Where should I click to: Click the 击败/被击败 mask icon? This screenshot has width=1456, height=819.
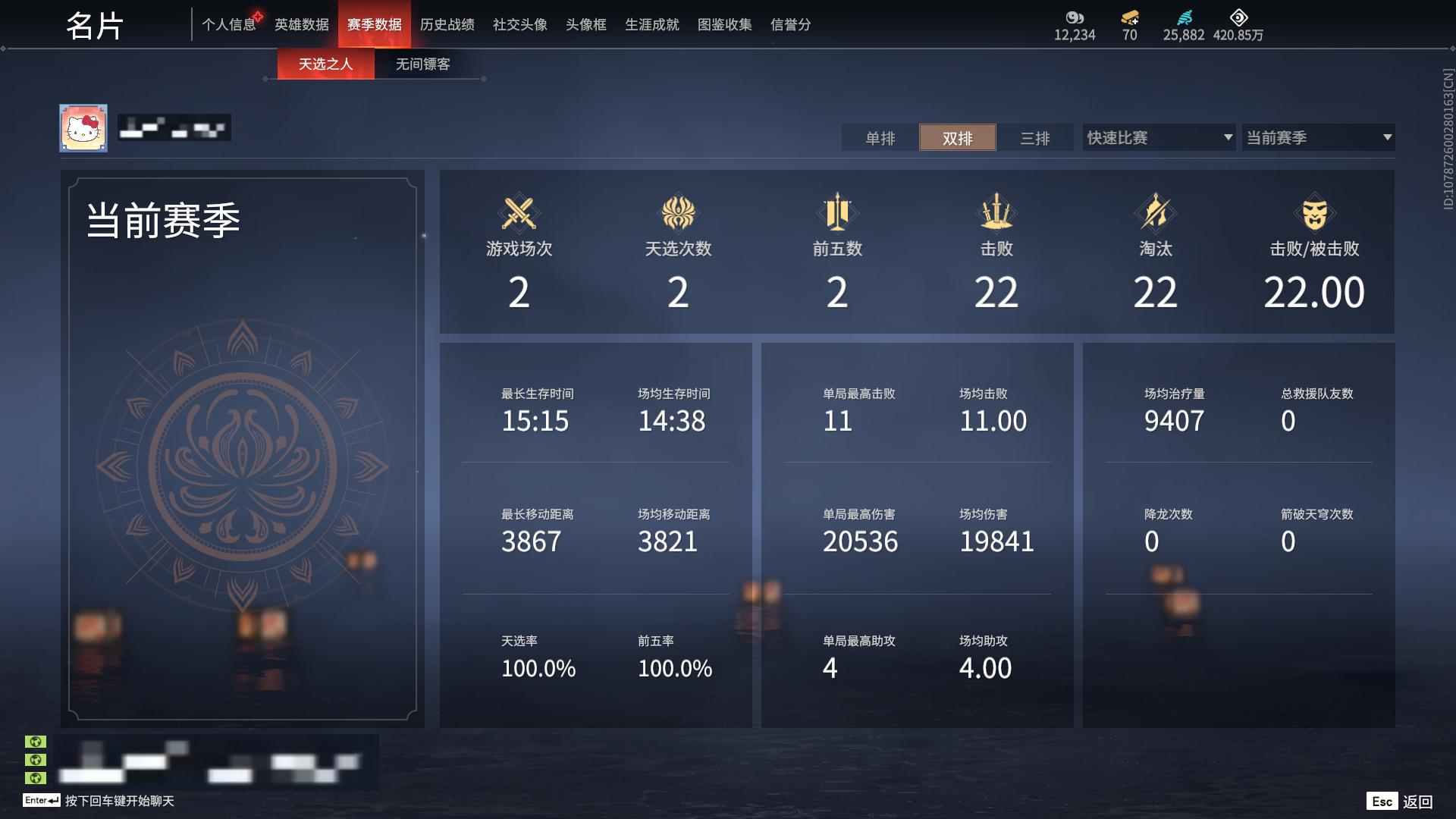coord(1314,213)
